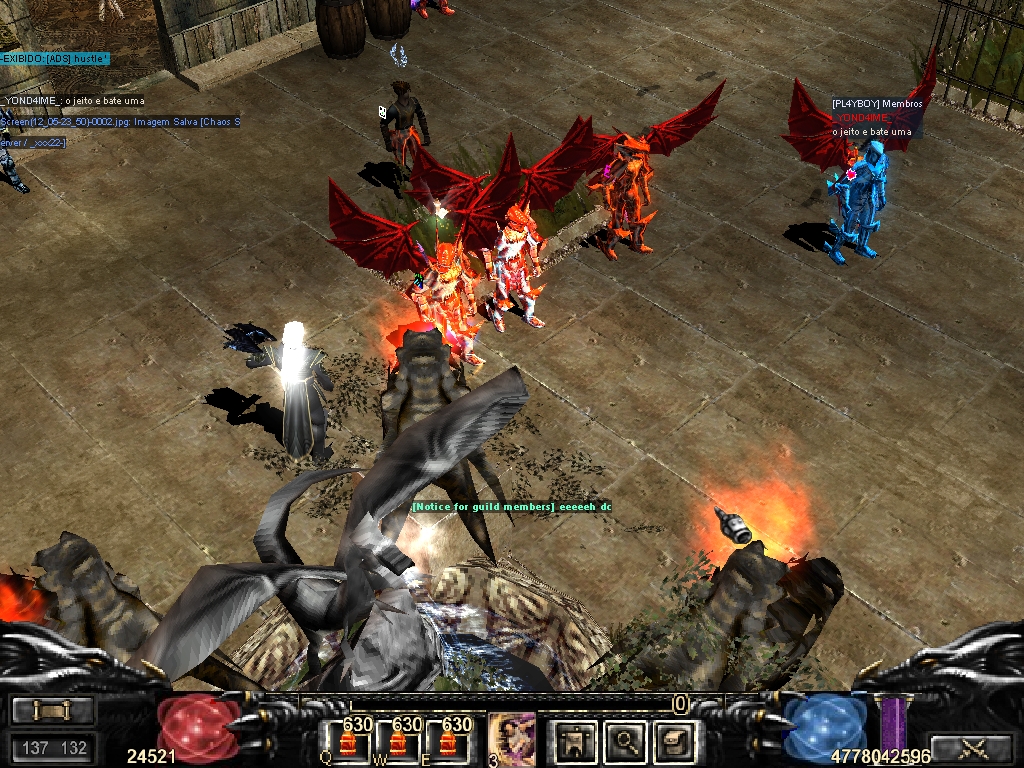Image resolution: width=1024 pixels, height=768 pixels.
Task: Open the scroll-shaped menu button
Action: (x=671, y=740)
